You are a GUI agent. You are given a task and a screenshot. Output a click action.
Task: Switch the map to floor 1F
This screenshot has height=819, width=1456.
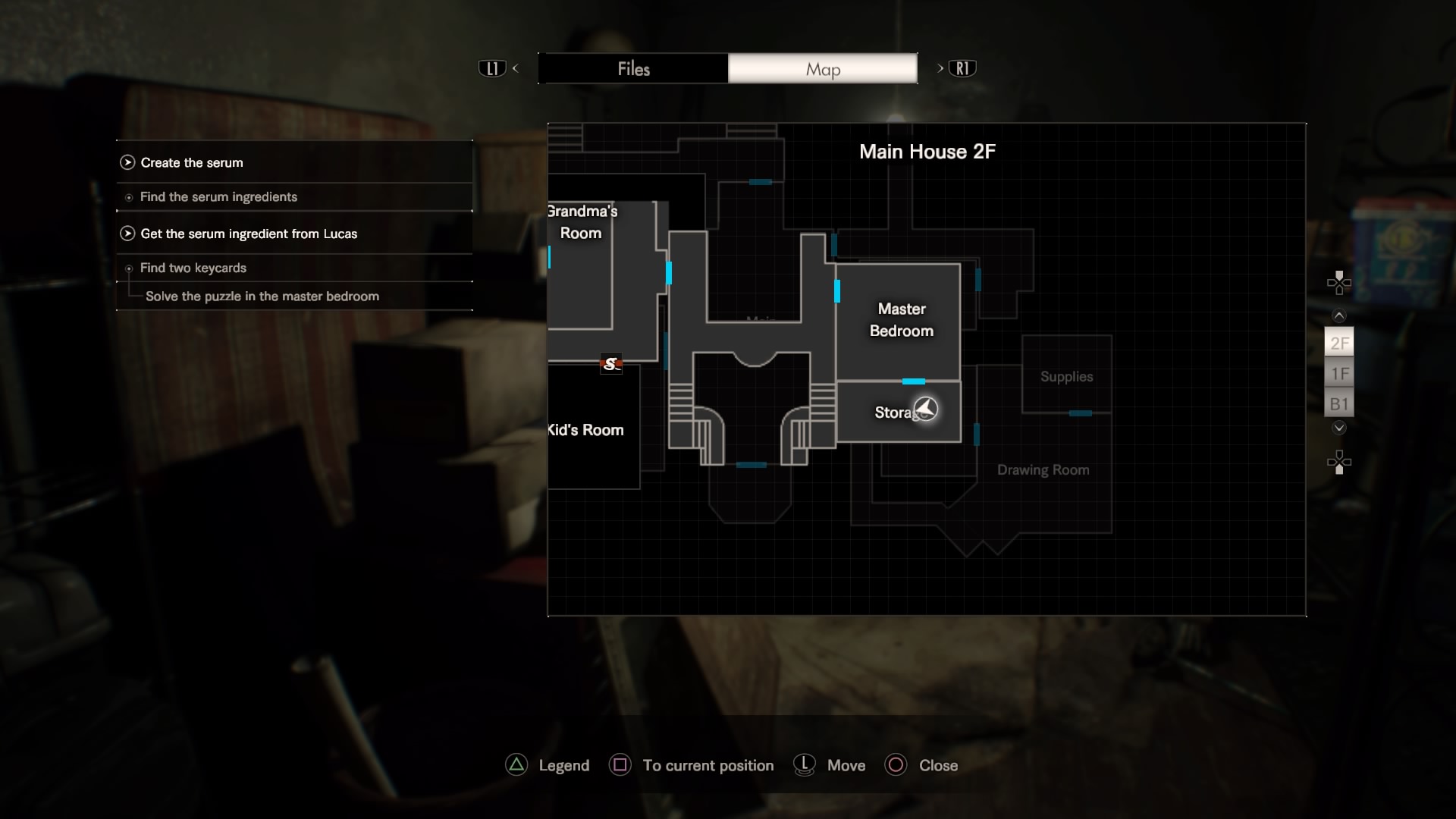(1339, 374)
